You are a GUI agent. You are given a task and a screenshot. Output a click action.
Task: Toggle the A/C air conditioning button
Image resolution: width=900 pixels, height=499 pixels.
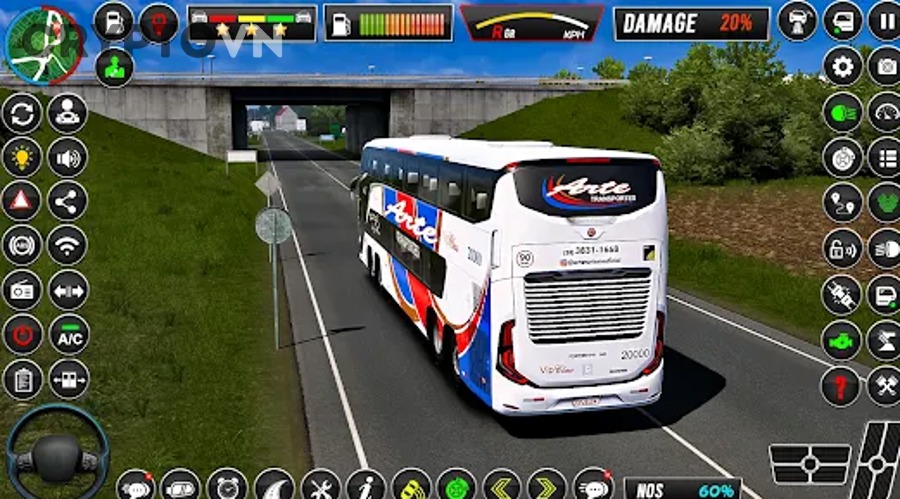(68, 334)
